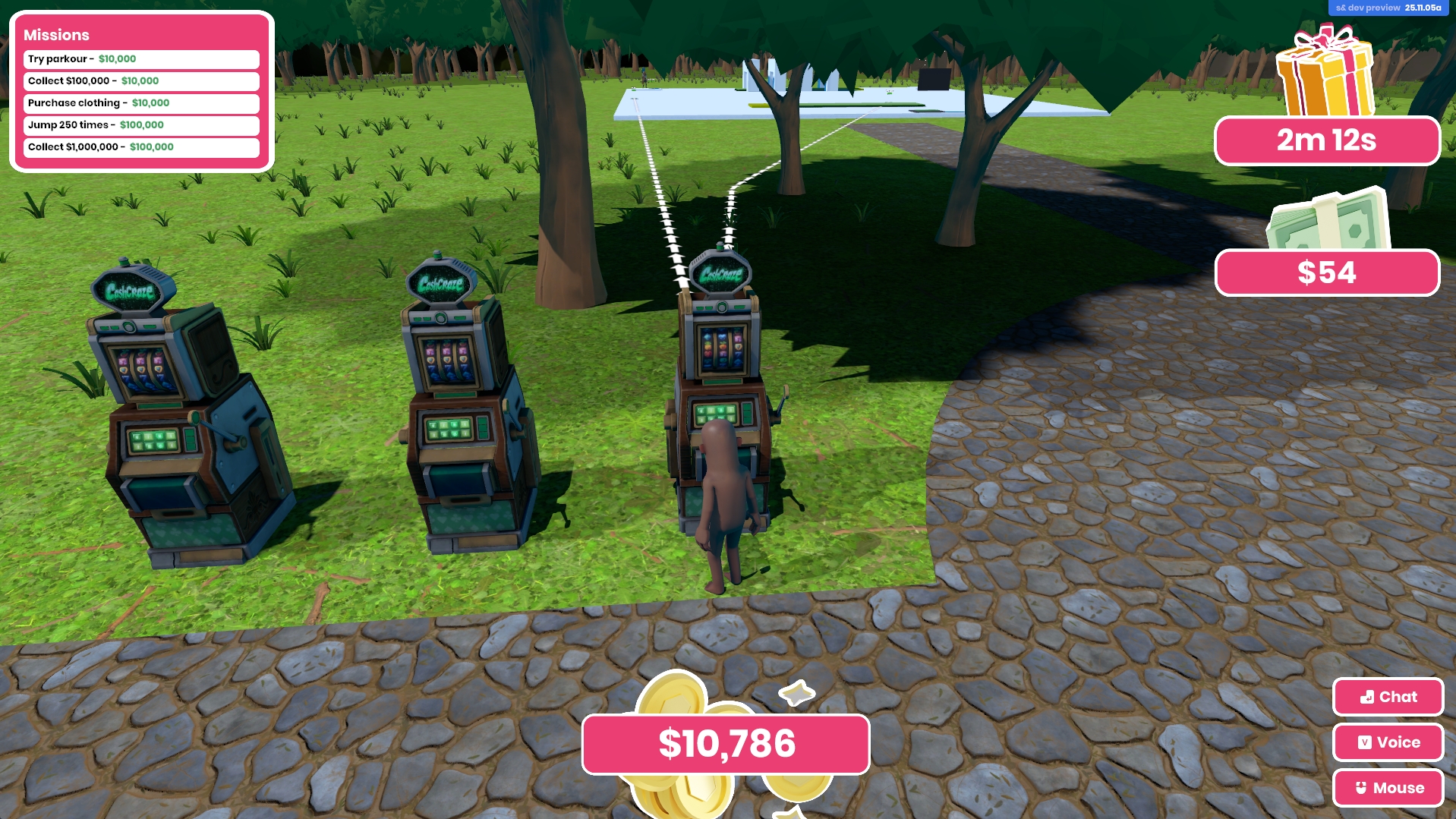This screenshot has width=1456, height=819.
Task: Choose the Purchase clothing mission
Action: [141, 103]
